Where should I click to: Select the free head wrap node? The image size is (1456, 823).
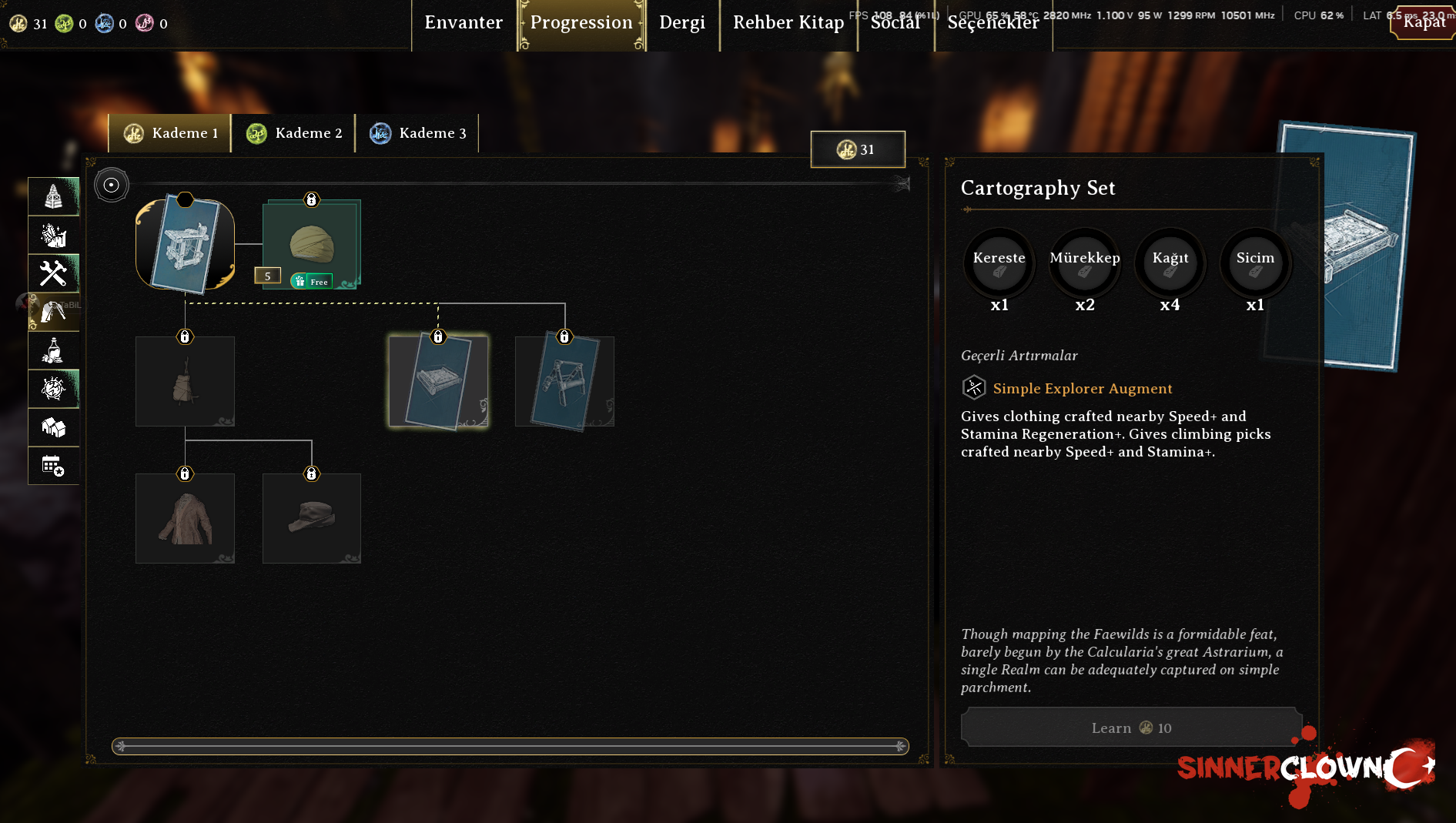pos(312,245)
